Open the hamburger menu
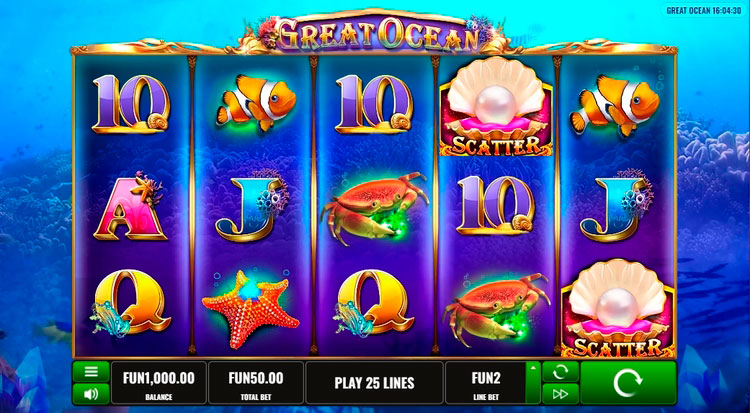 [90, 371]
